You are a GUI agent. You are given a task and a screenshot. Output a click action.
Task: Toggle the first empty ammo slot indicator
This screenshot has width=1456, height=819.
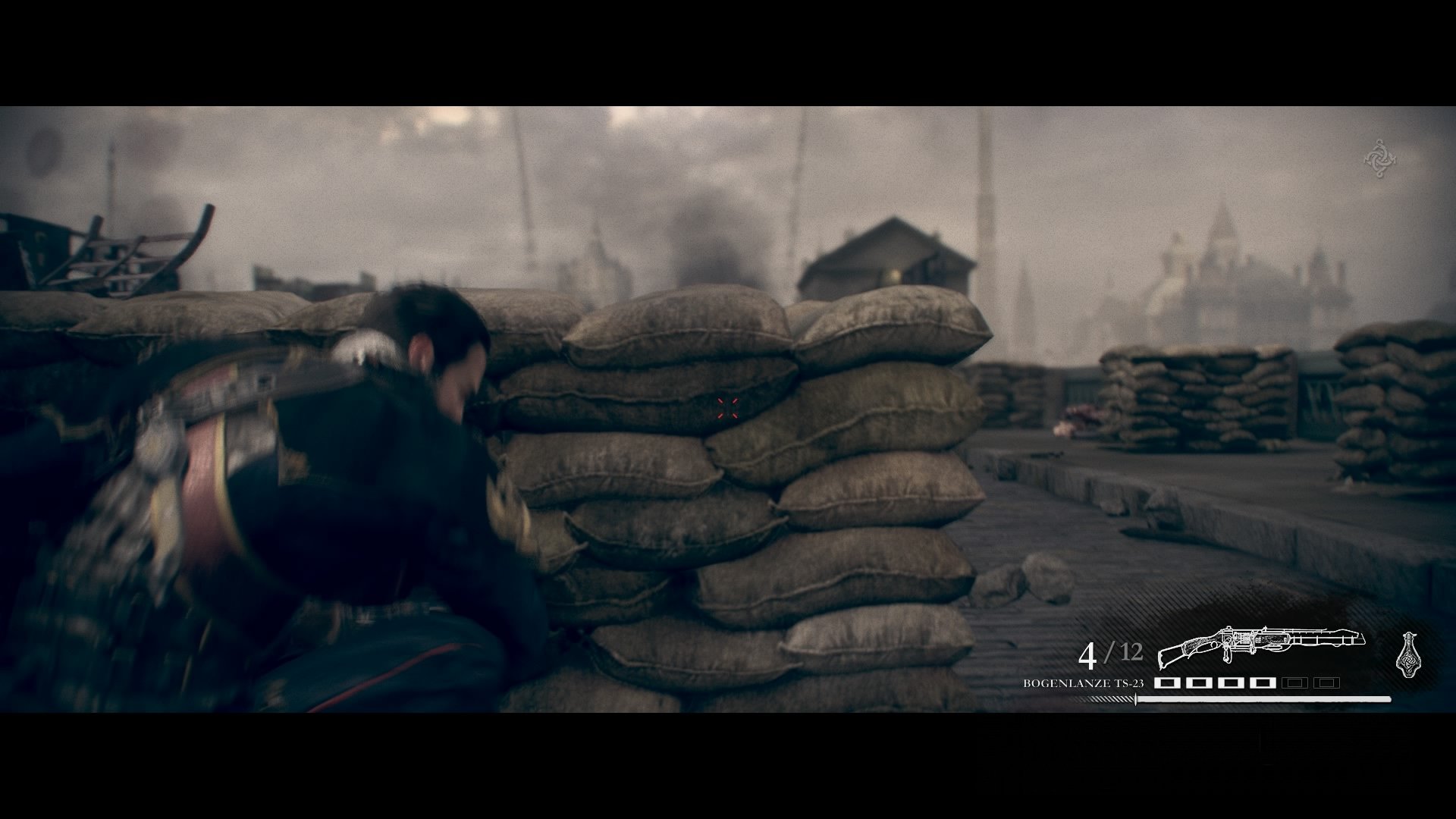(1294, 682)
